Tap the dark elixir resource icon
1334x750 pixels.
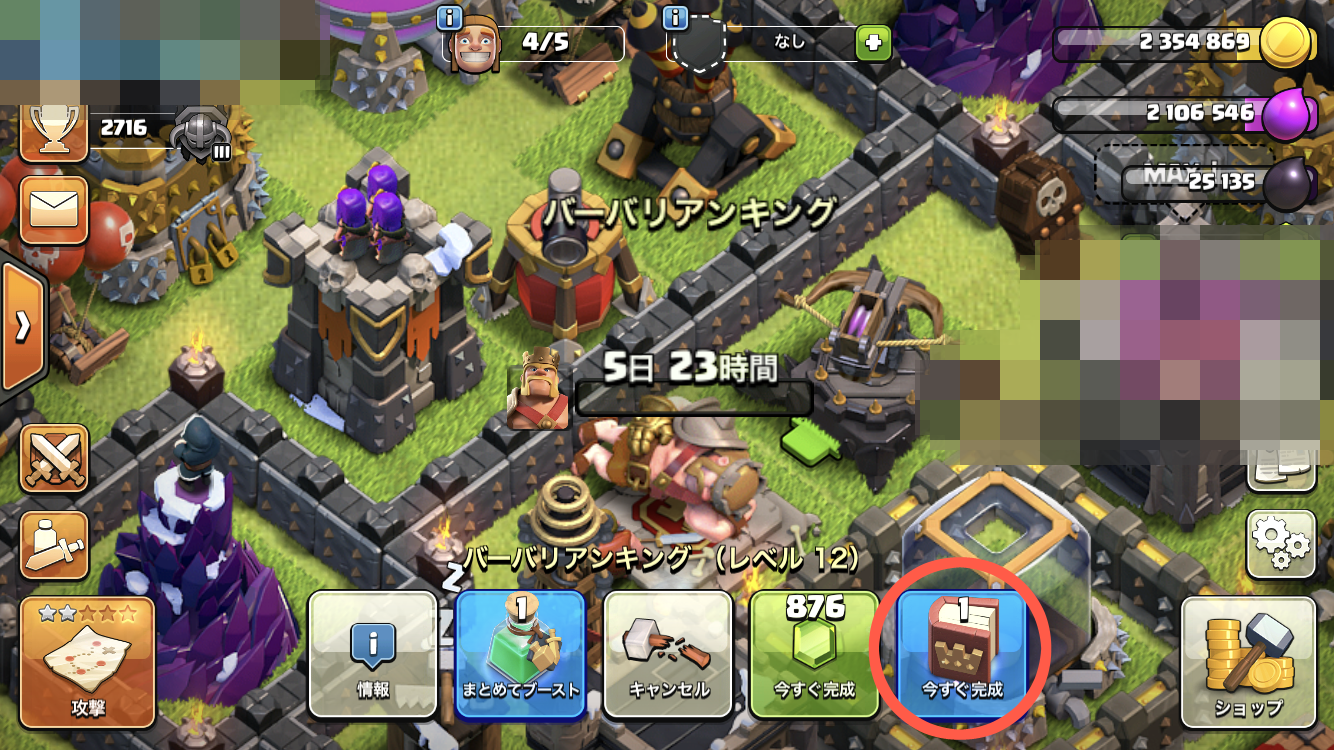tap(1286, 185)
